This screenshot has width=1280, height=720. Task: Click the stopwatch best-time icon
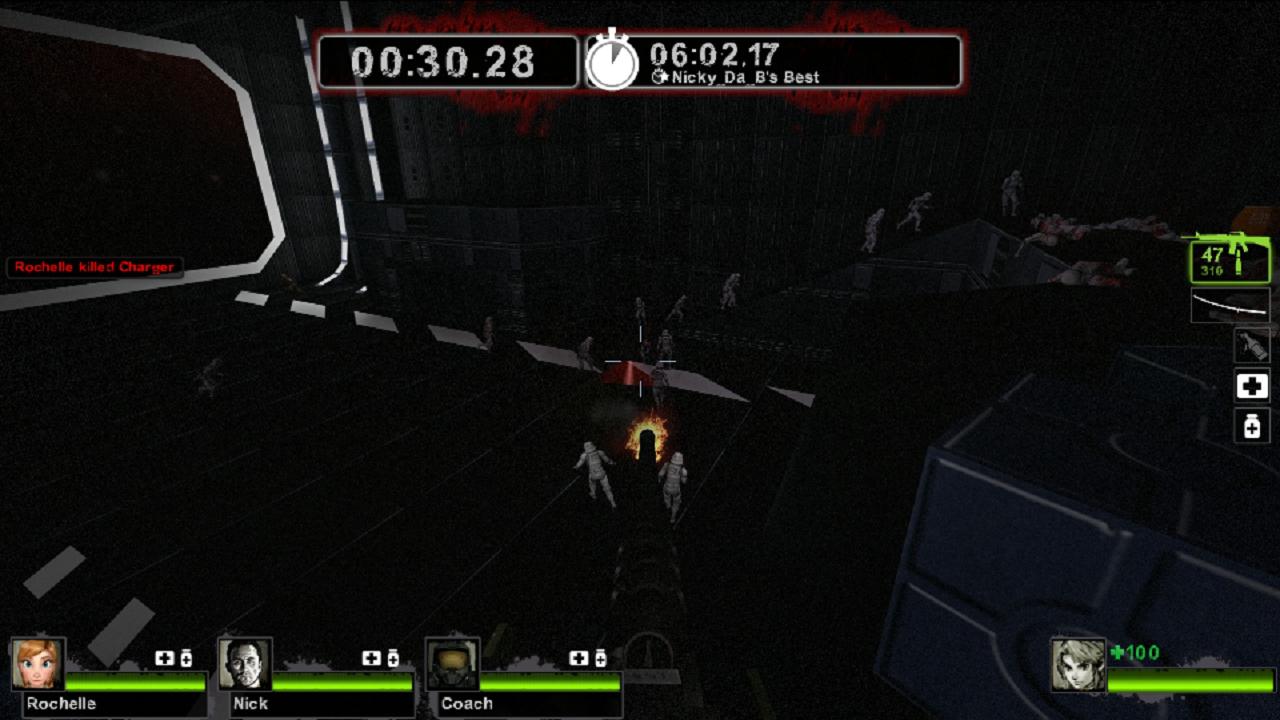pos(611,62)
